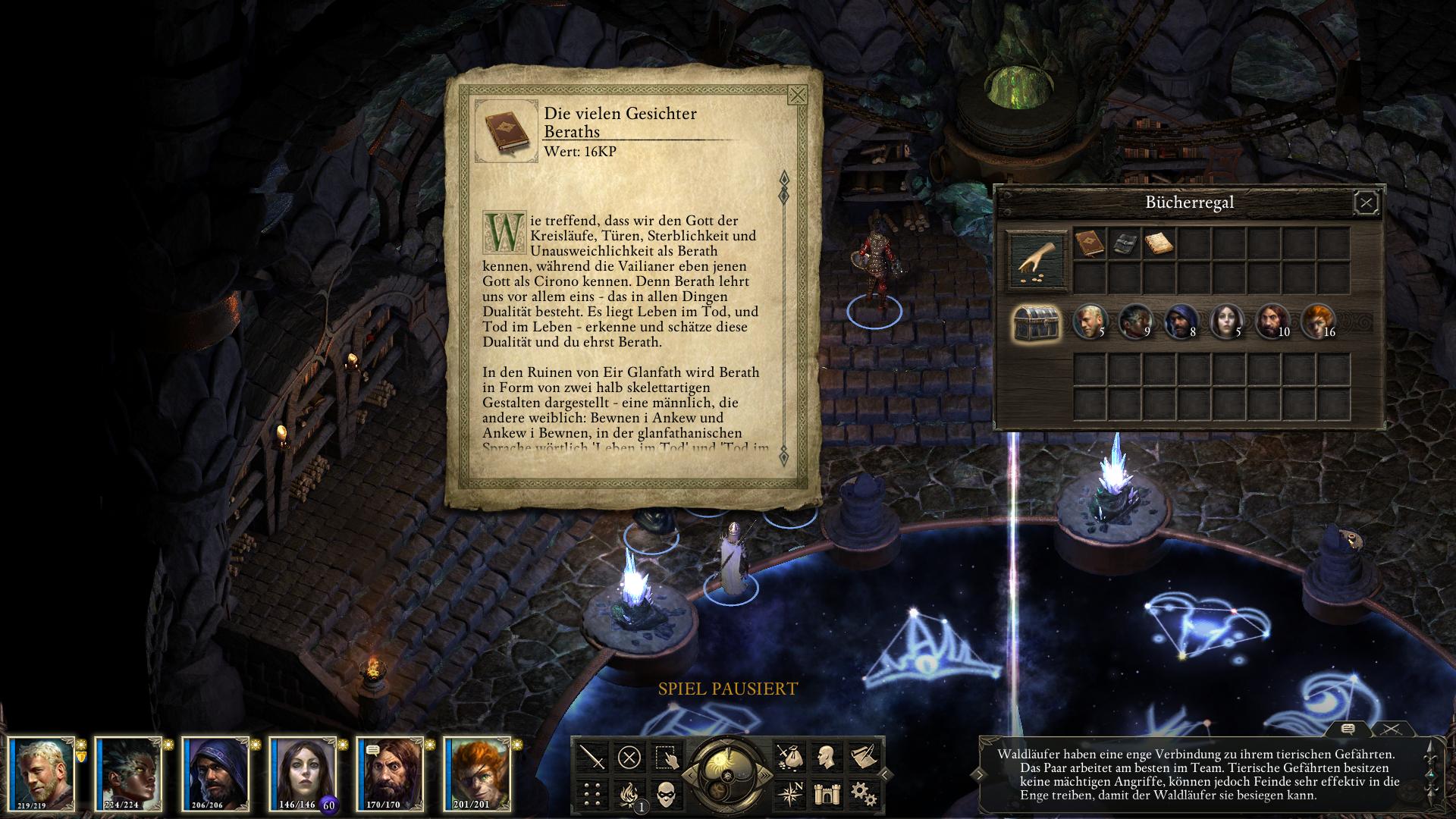Open the inventory with the loot bag icon
Screen dimensions: 1456x819
pos(789,757)
